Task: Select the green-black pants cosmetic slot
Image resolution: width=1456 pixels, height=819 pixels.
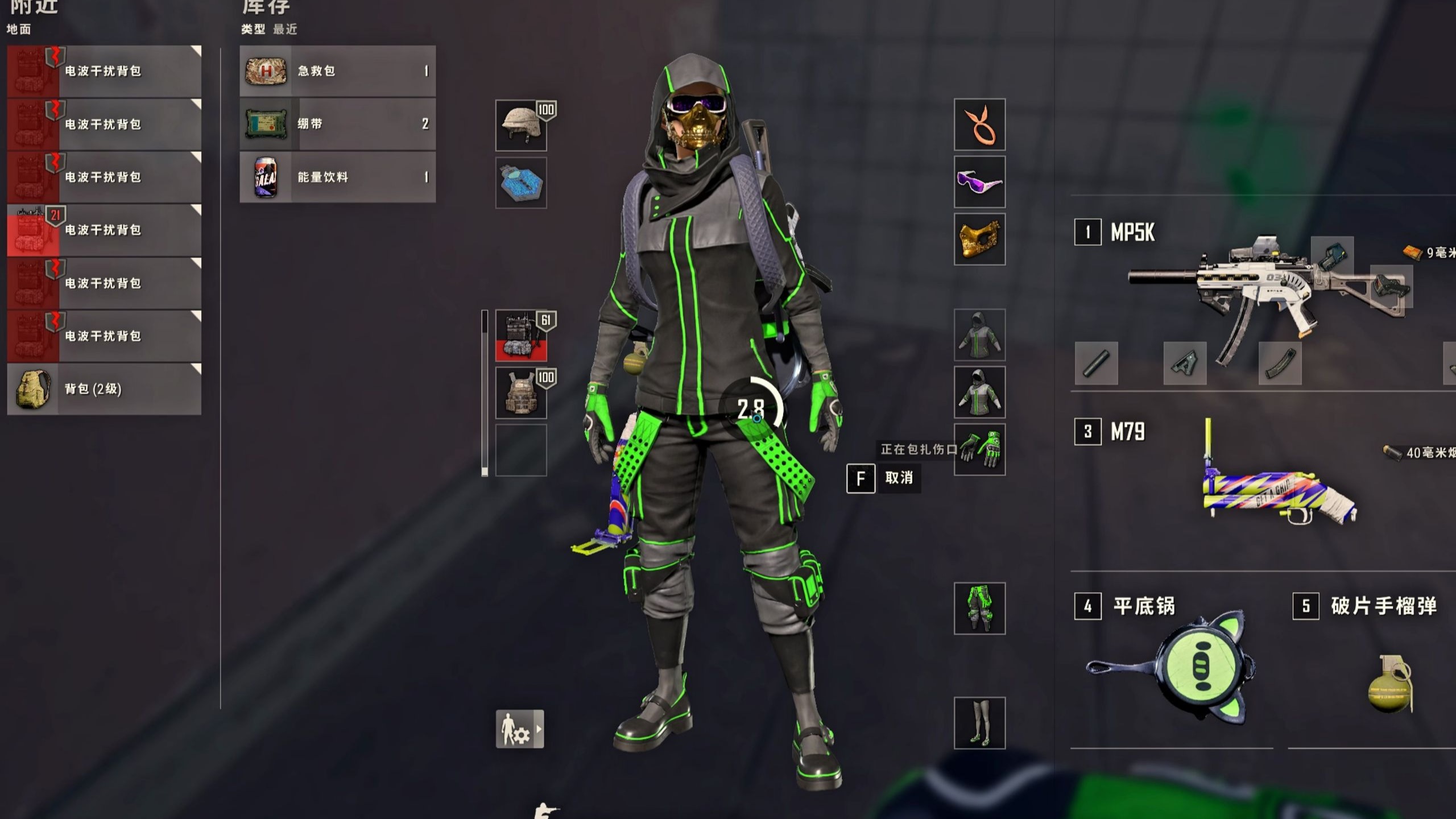Action: 979,609
